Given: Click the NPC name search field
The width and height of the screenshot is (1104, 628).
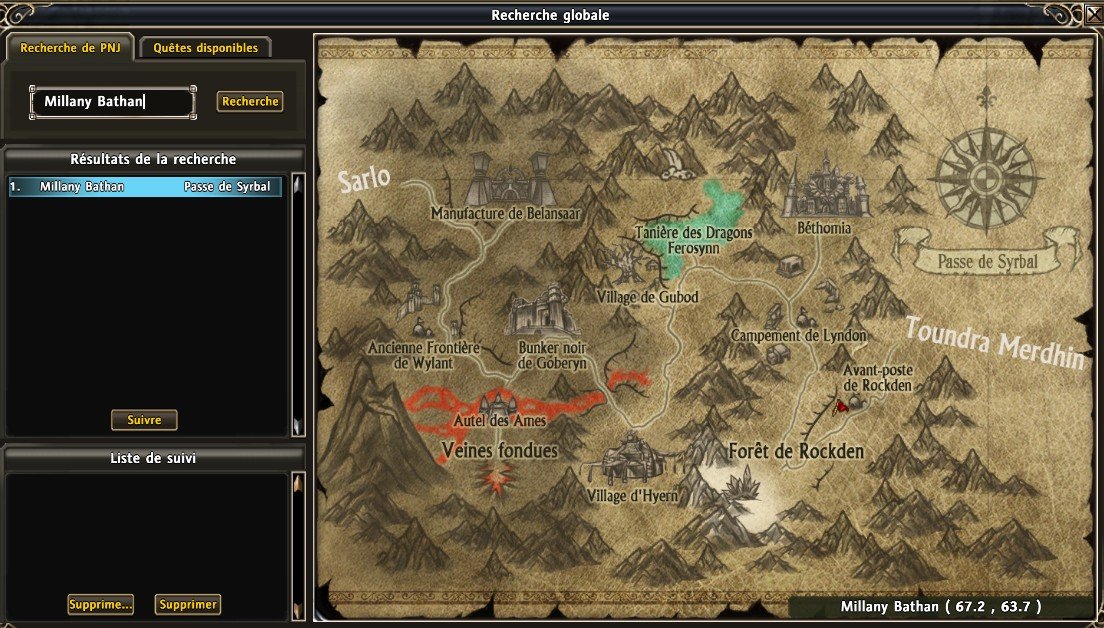Looking at the screenshot, I should (112, 102).
